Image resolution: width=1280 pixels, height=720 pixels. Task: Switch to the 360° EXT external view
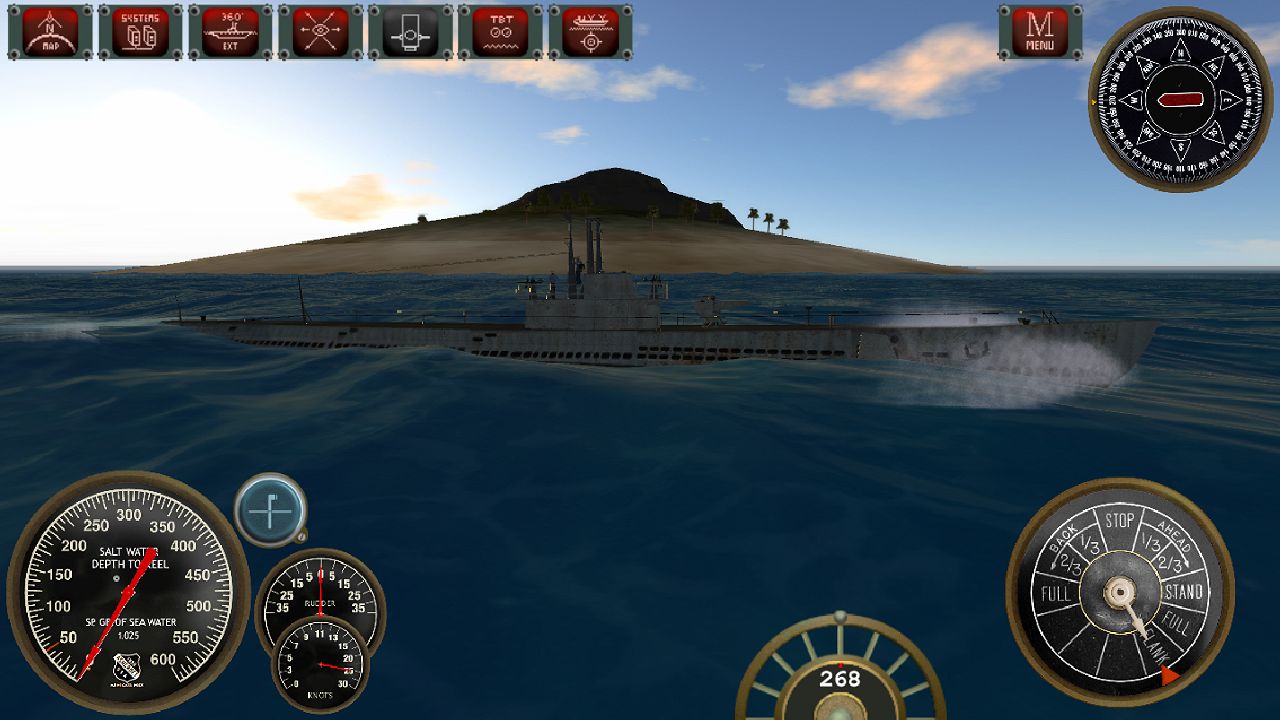[x=228, y=32]
